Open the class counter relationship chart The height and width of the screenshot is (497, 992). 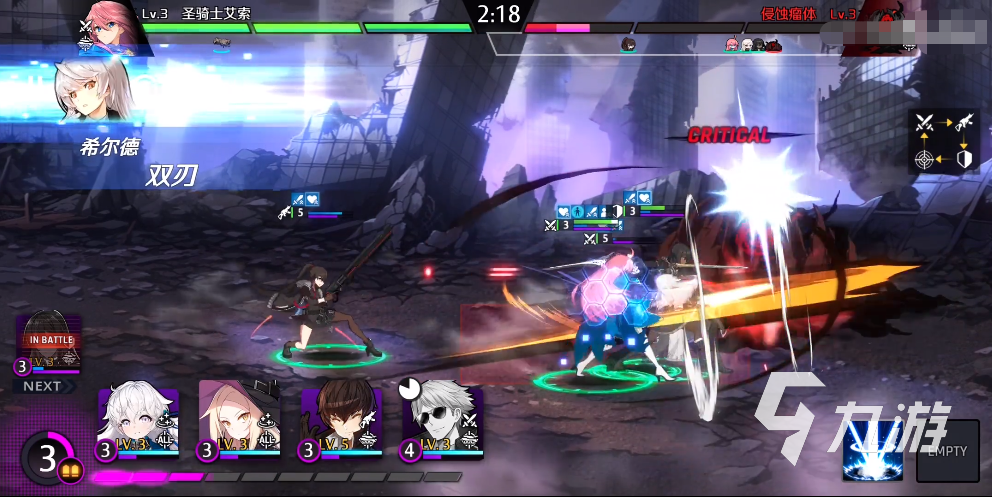[x=943, y=141]
